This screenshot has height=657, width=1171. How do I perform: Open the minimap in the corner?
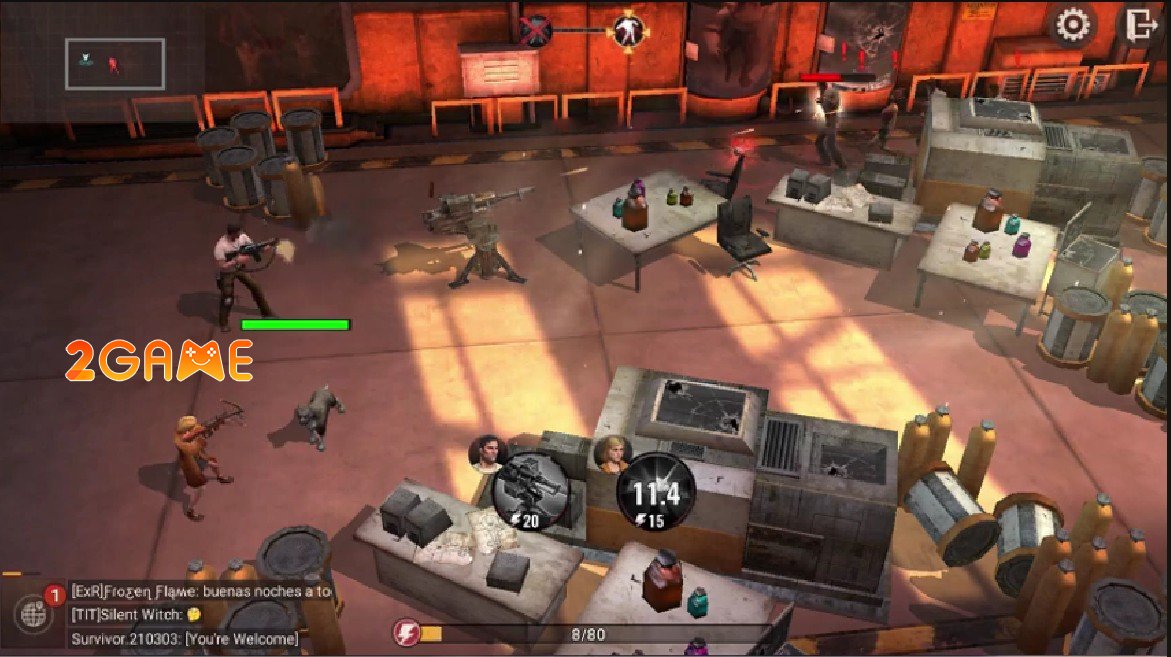(115, 64)
